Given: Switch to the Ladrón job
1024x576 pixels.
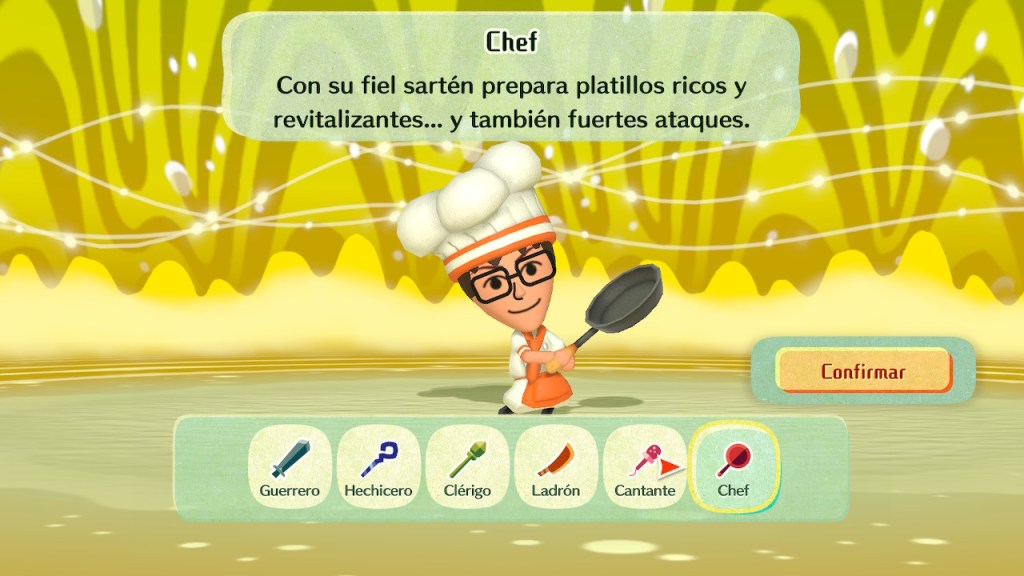Looking at the screenshot, I should (x=556, y=467).
